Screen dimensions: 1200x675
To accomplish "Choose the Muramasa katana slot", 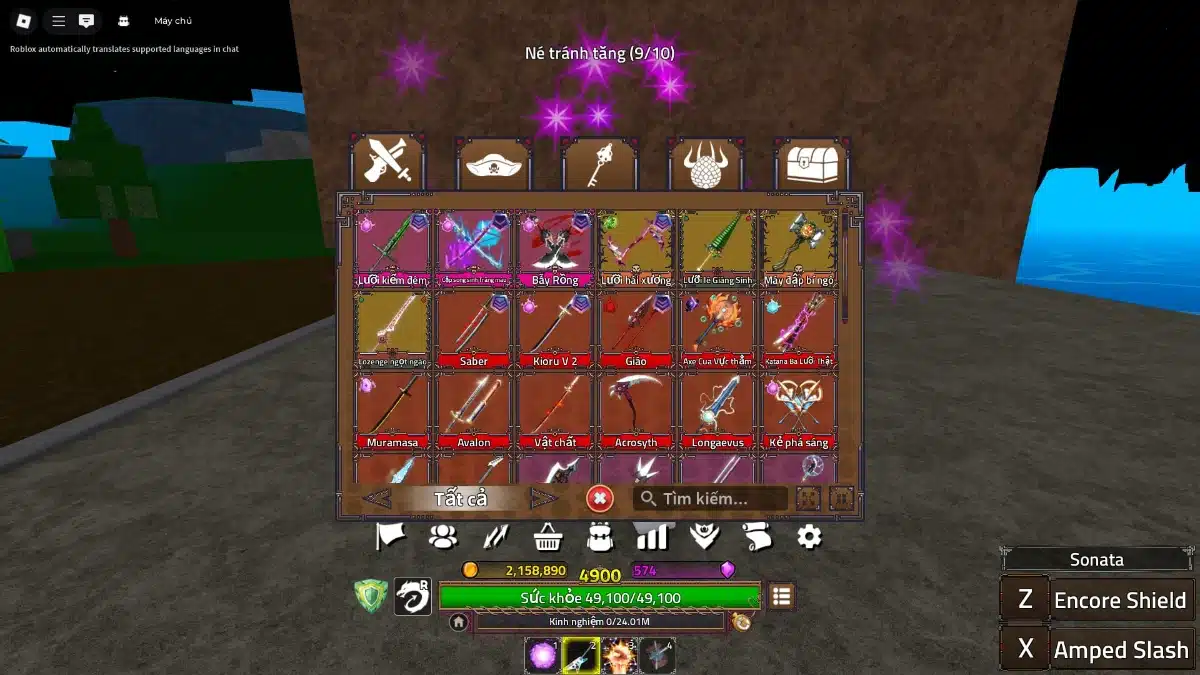I will pos(392,410).
